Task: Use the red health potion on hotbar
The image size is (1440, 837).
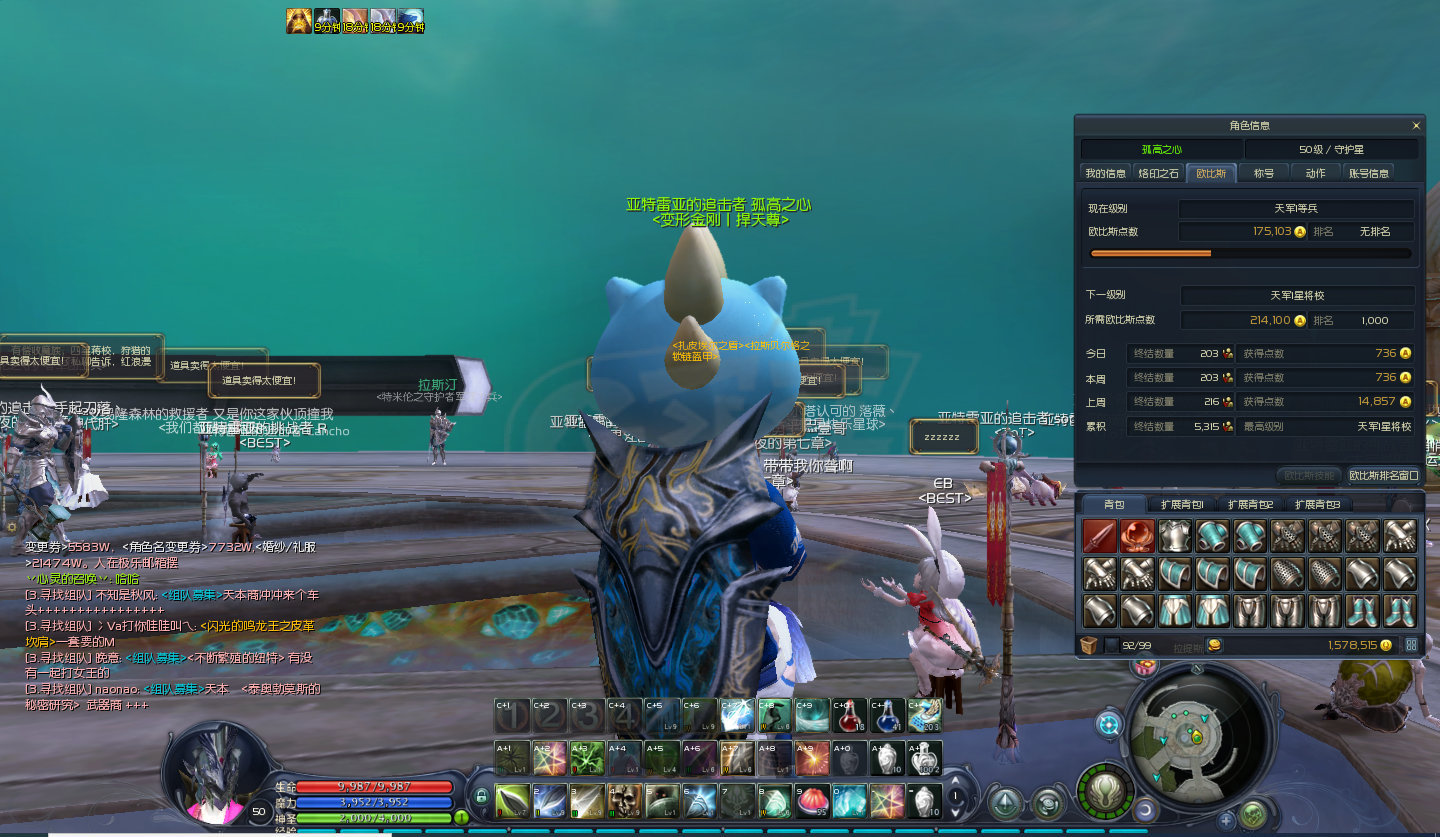Action: (x=849, y=716)
